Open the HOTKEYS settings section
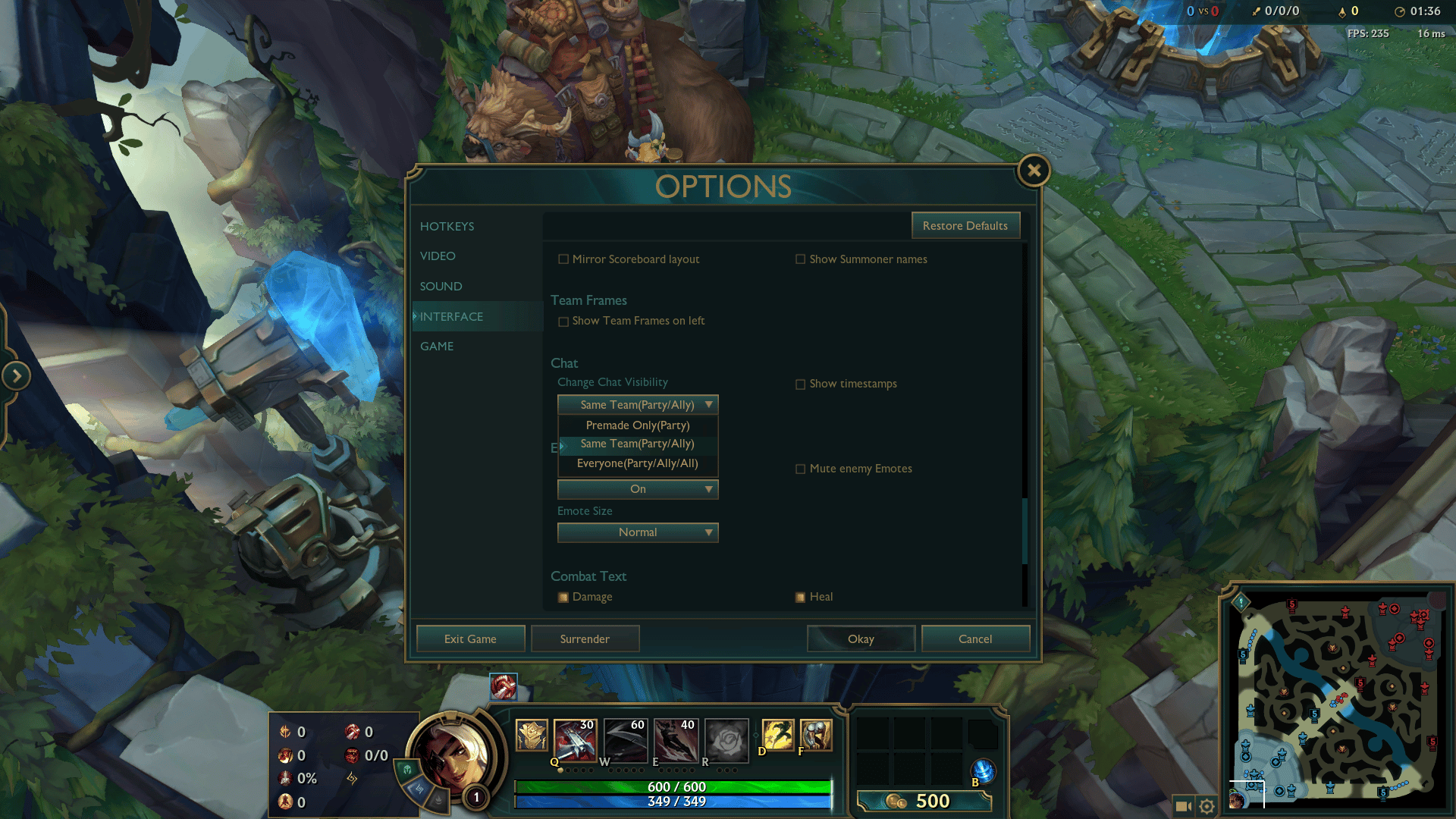This screenshot has height=819, width=1456. point(447,226)
